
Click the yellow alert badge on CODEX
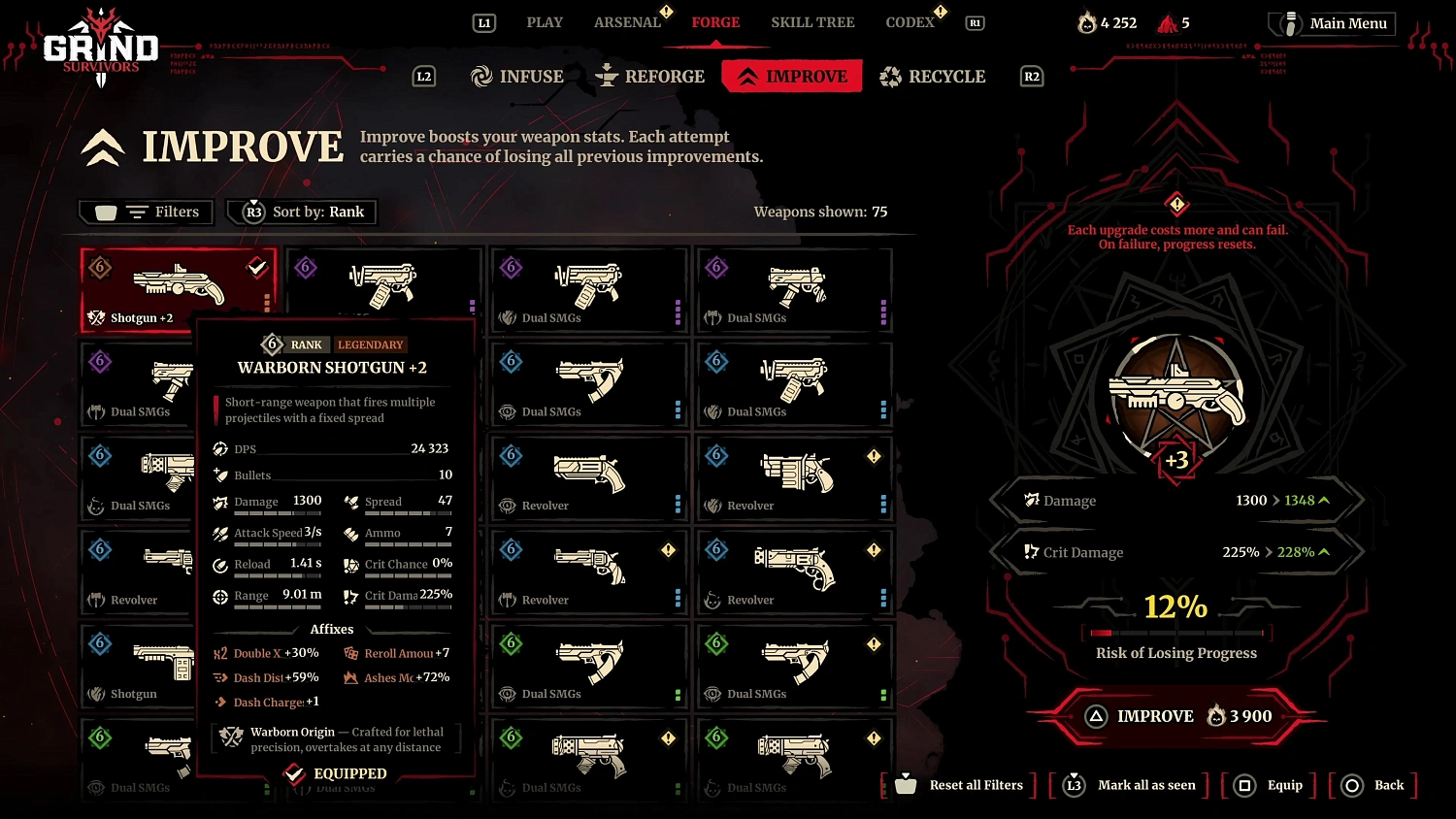coord(938,13)
